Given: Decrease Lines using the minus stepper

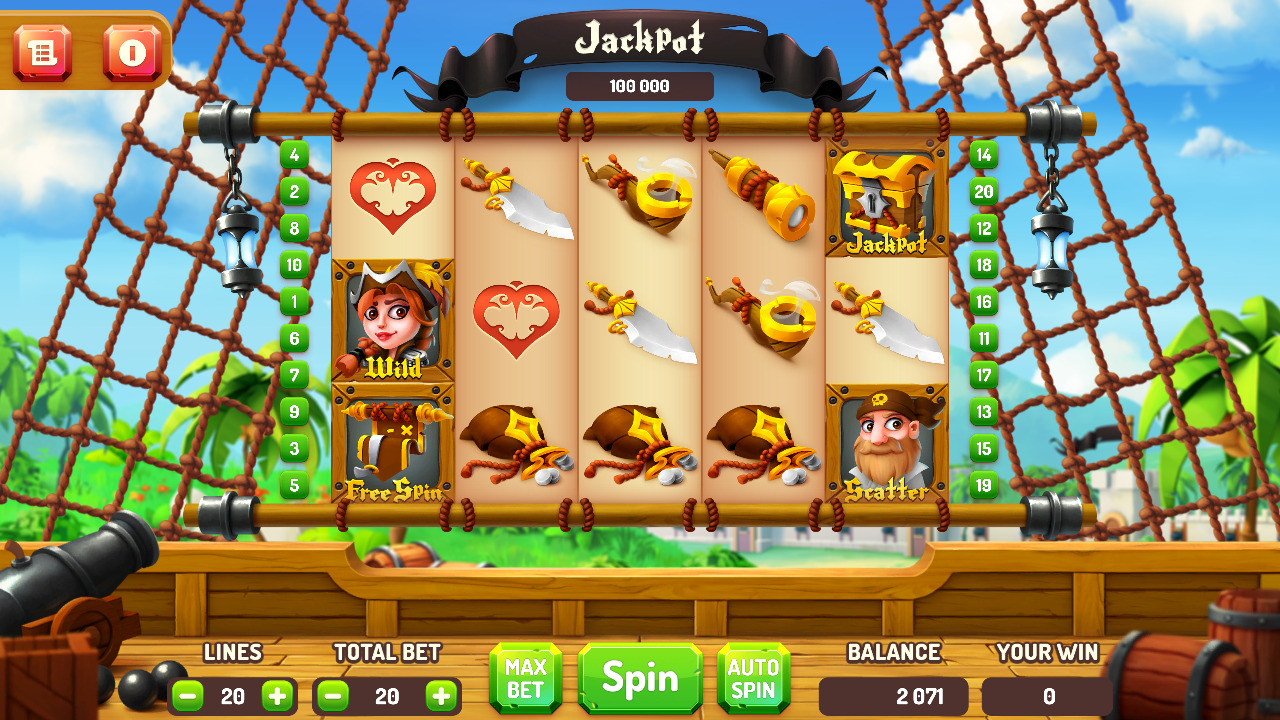Looking at the screenshot, I should (x=186, y=697).
